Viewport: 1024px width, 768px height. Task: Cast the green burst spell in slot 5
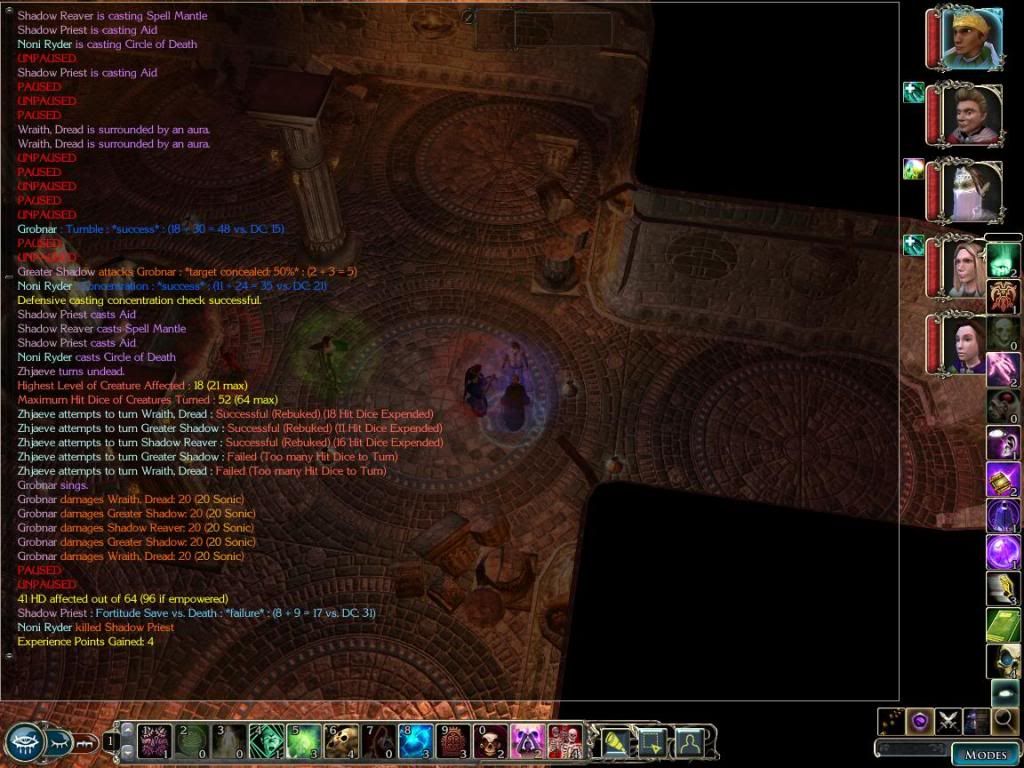click(x=304, y=741)
